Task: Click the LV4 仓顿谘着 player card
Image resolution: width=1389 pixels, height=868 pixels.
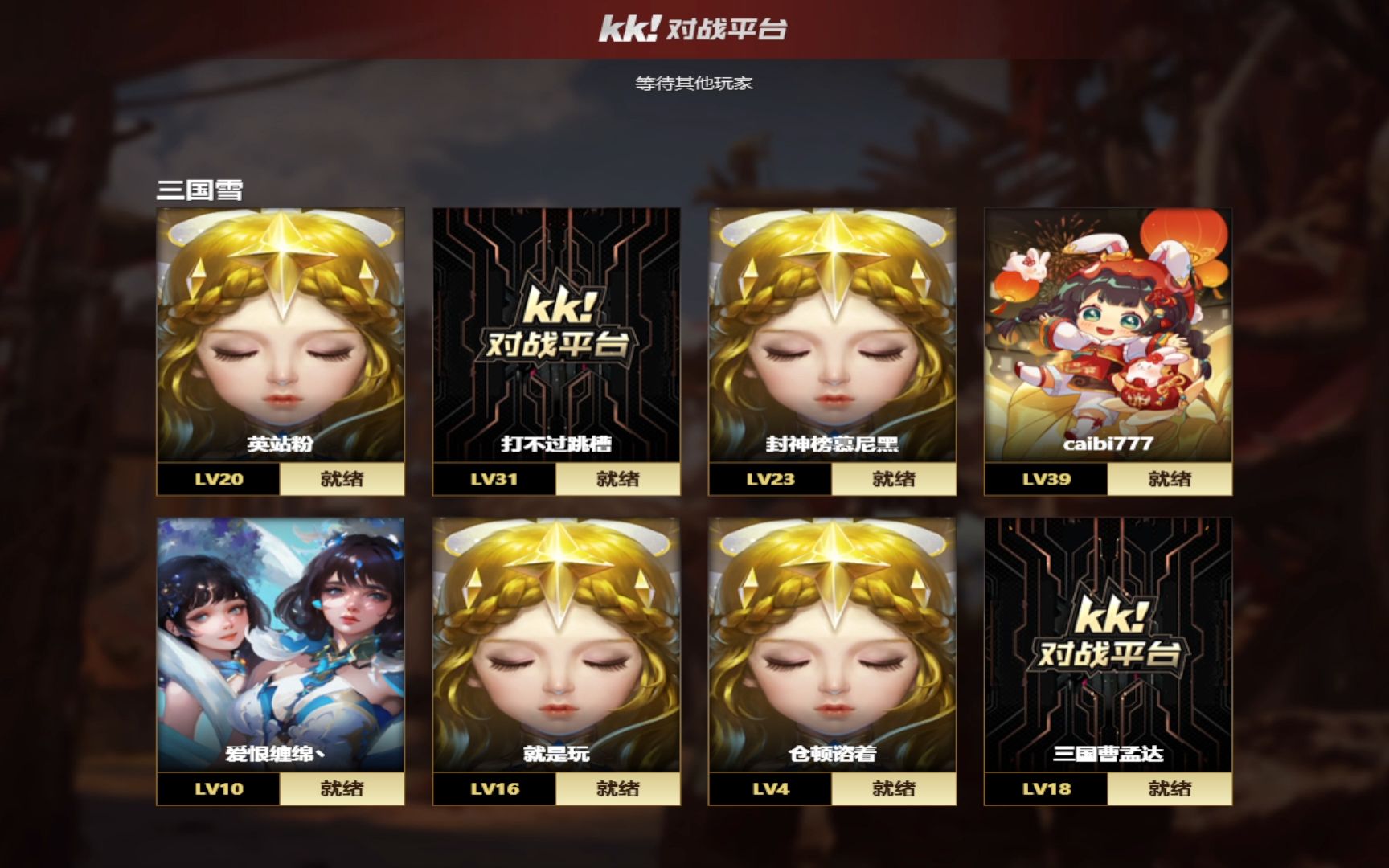Action: [832, 645]
